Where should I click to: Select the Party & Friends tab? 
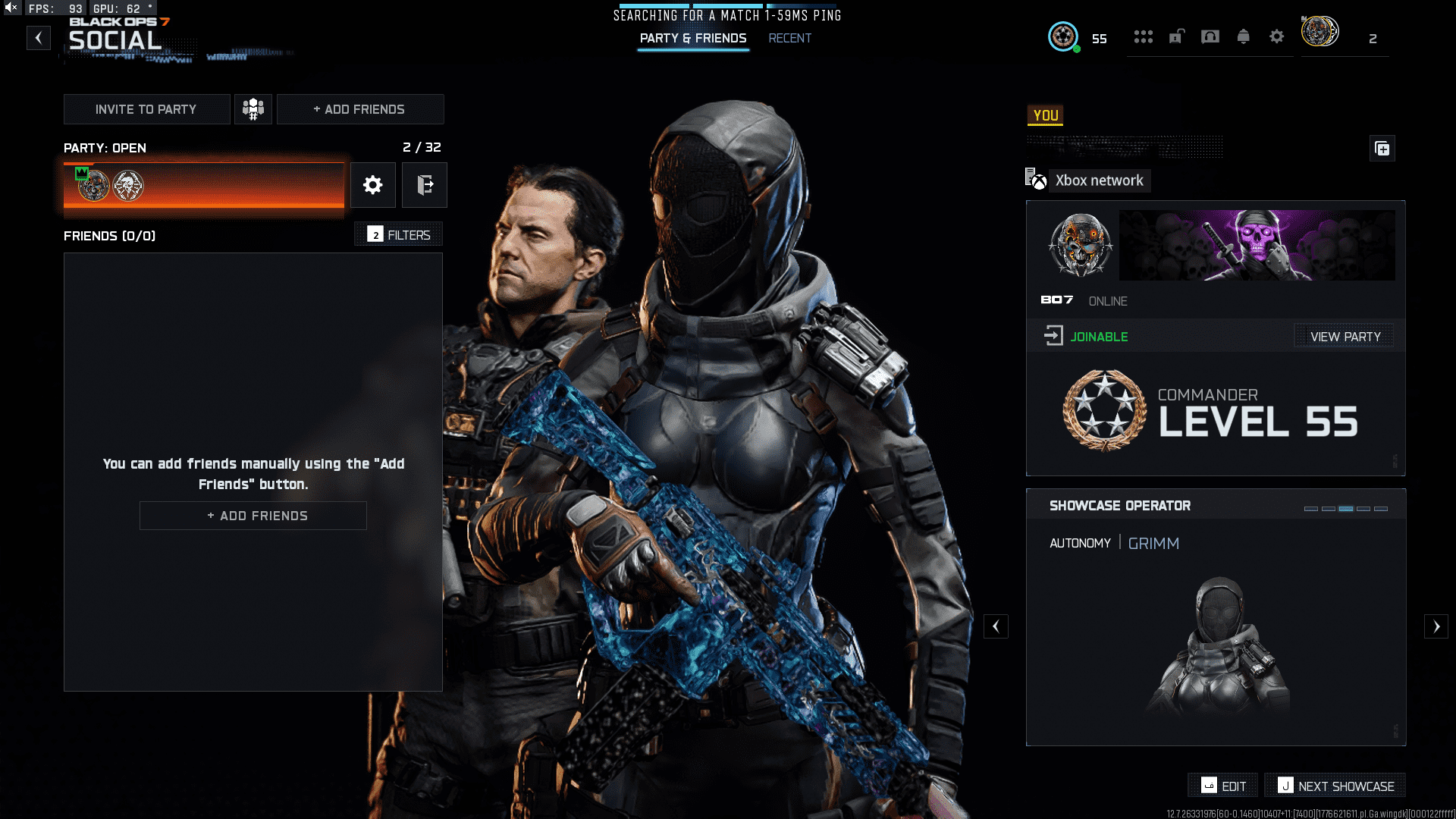(692, 37)
